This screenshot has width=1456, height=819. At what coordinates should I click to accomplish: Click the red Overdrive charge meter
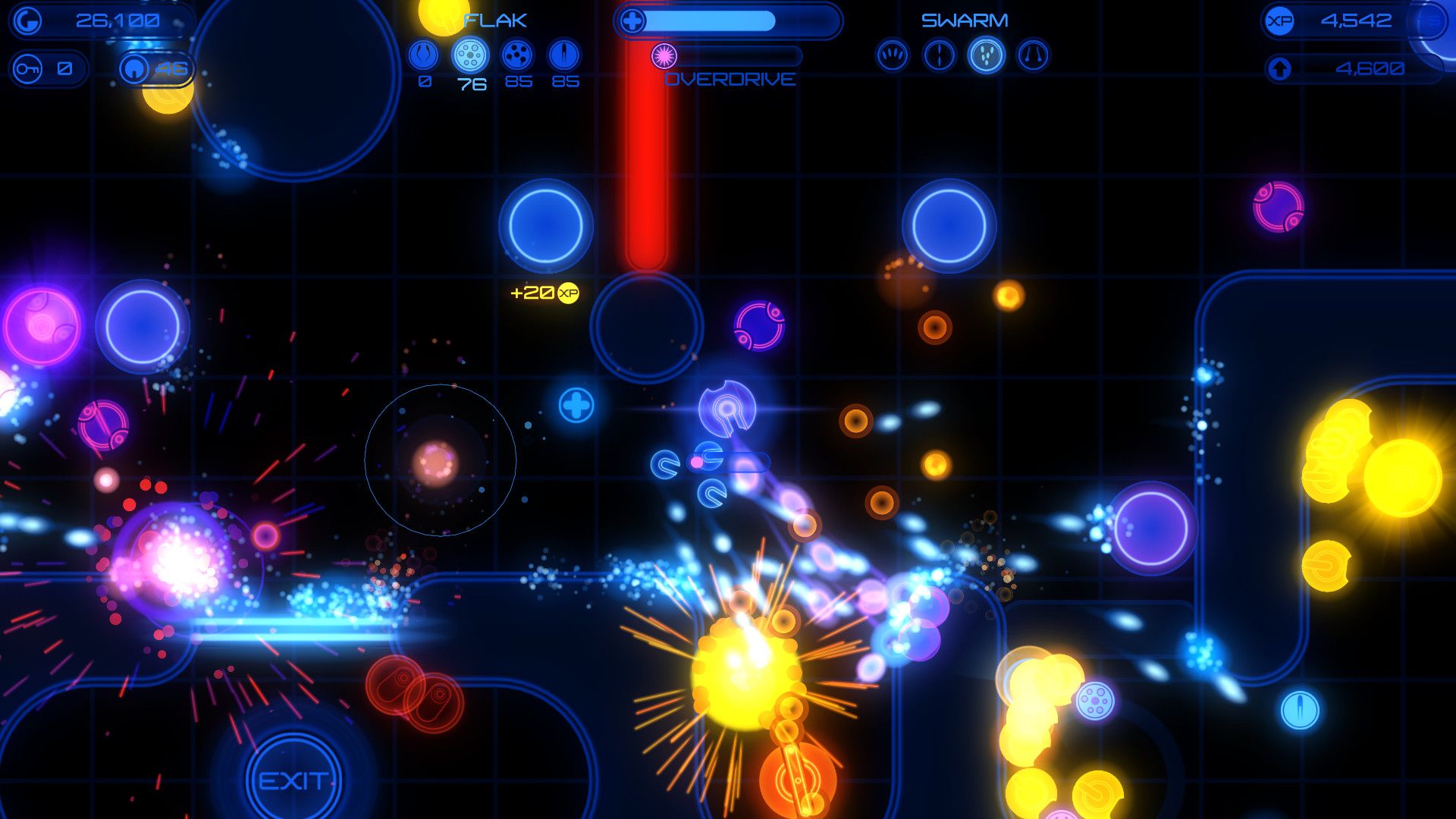645,152
